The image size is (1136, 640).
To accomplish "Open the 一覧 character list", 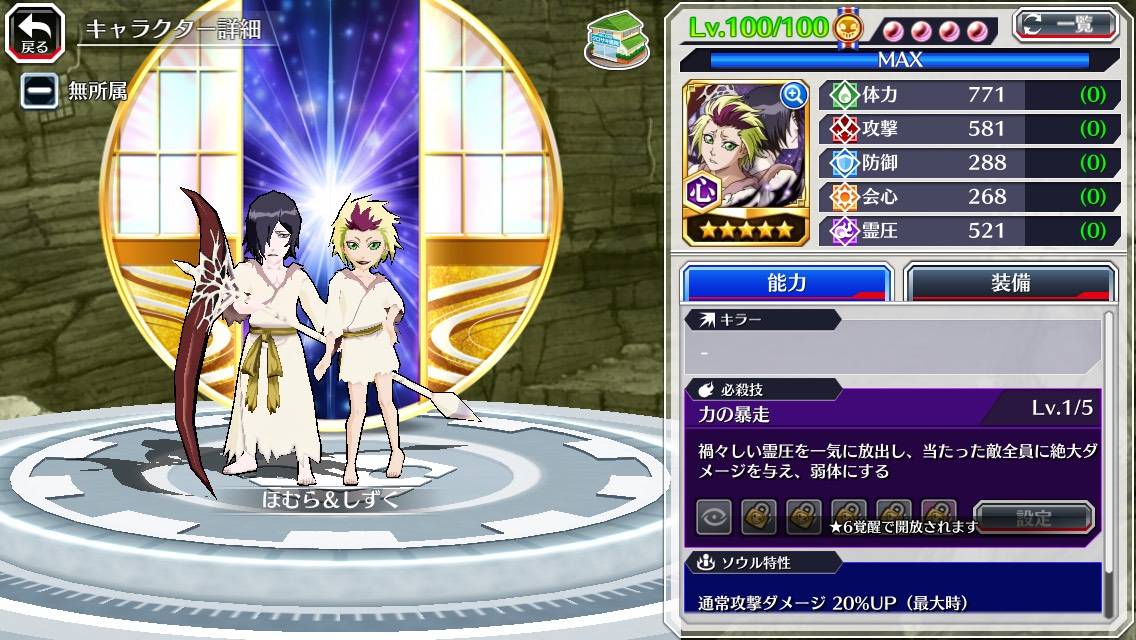I will coord(1065,24).
